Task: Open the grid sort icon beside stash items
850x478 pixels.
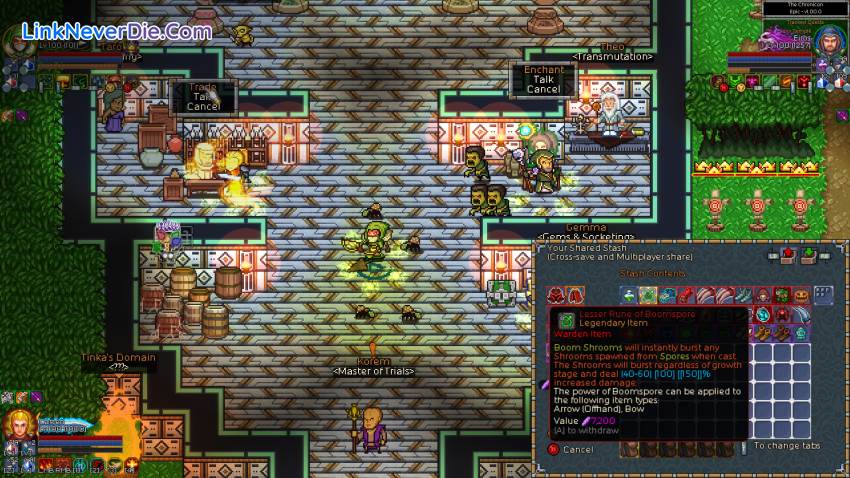Action: tap(823, 294)
